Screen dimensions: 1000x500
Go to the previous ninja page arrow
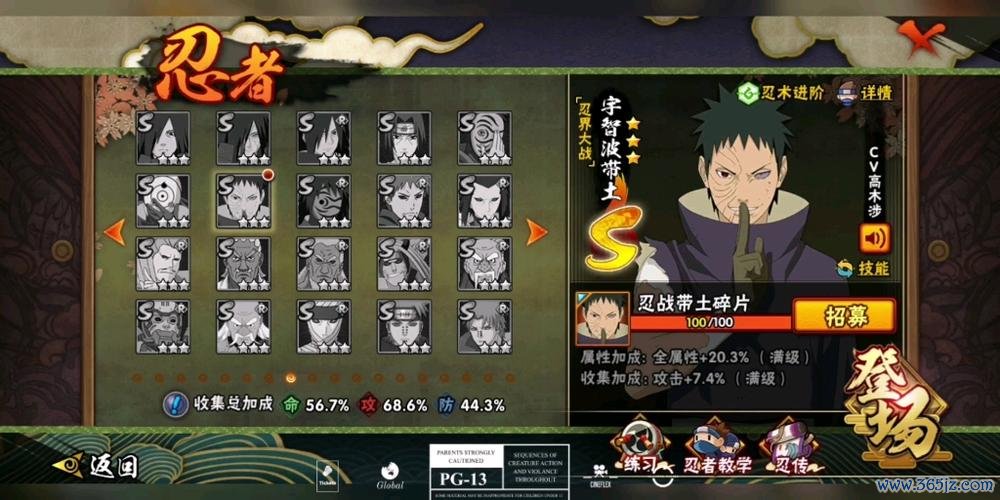click(x=115, y=232)
